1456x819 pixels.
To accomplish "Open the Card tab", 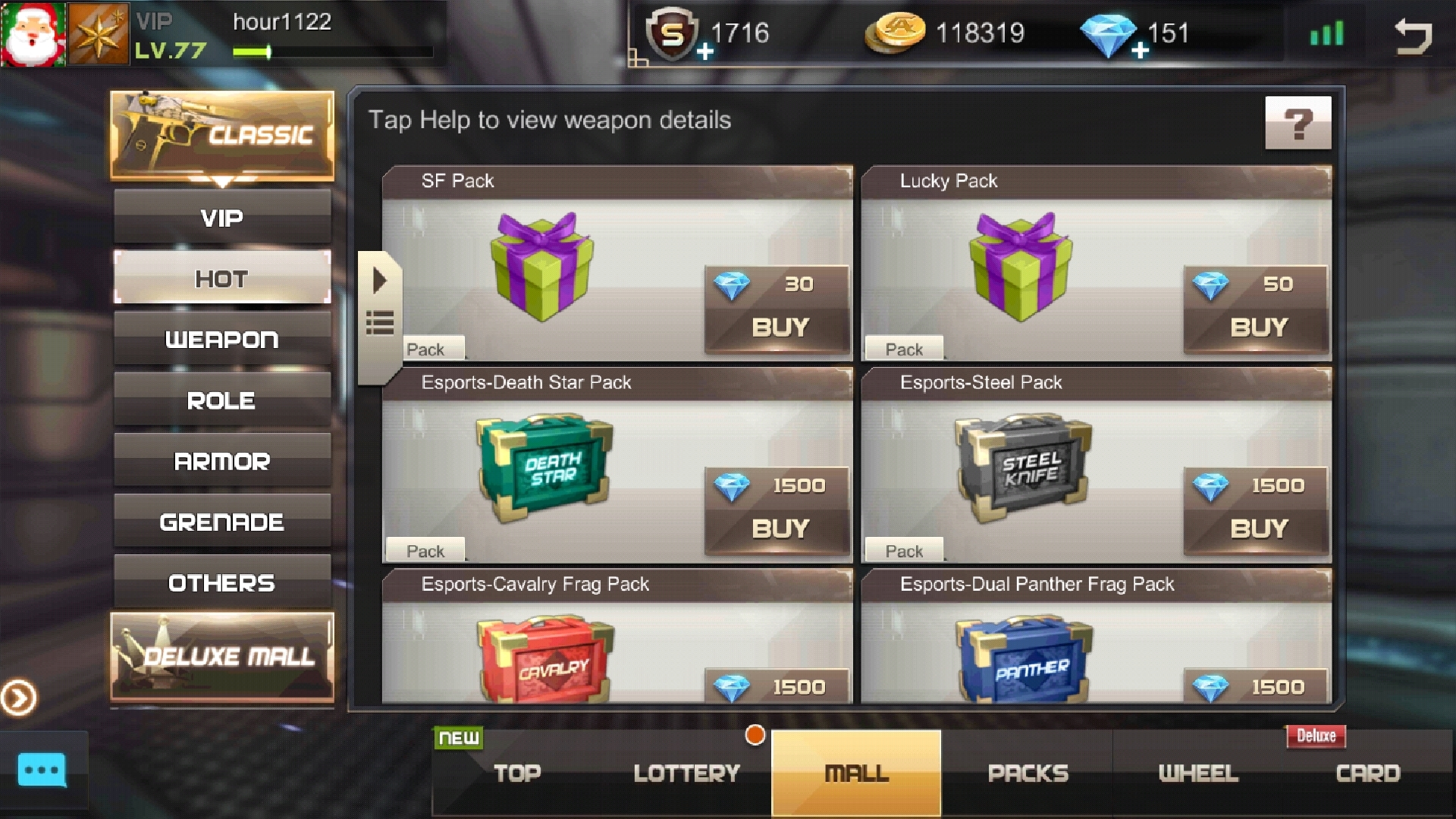I will pyautogui.click(x=1367, y=773).
